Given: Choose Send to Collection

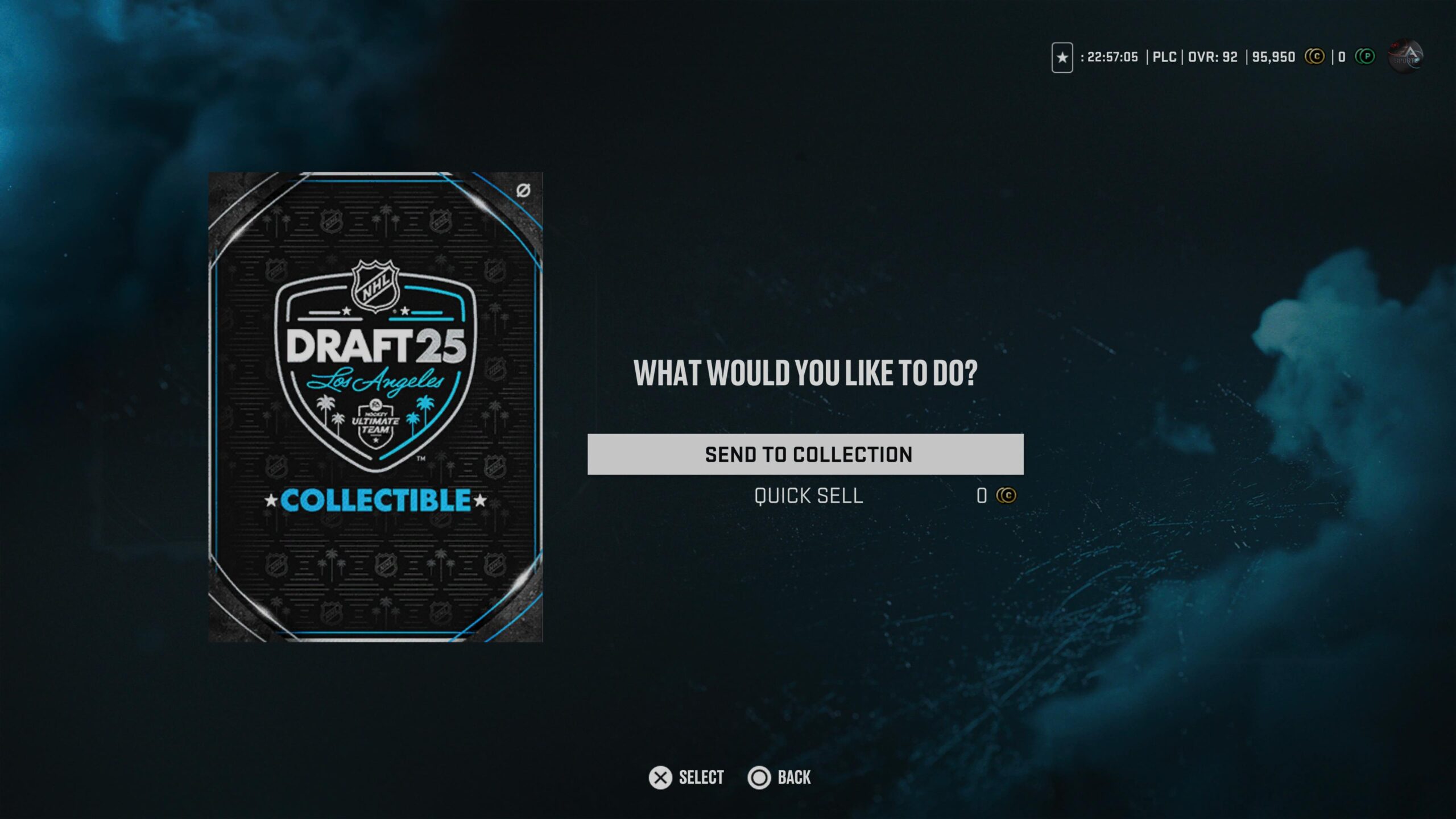Looking at the screenshot, I should [805, 454].
